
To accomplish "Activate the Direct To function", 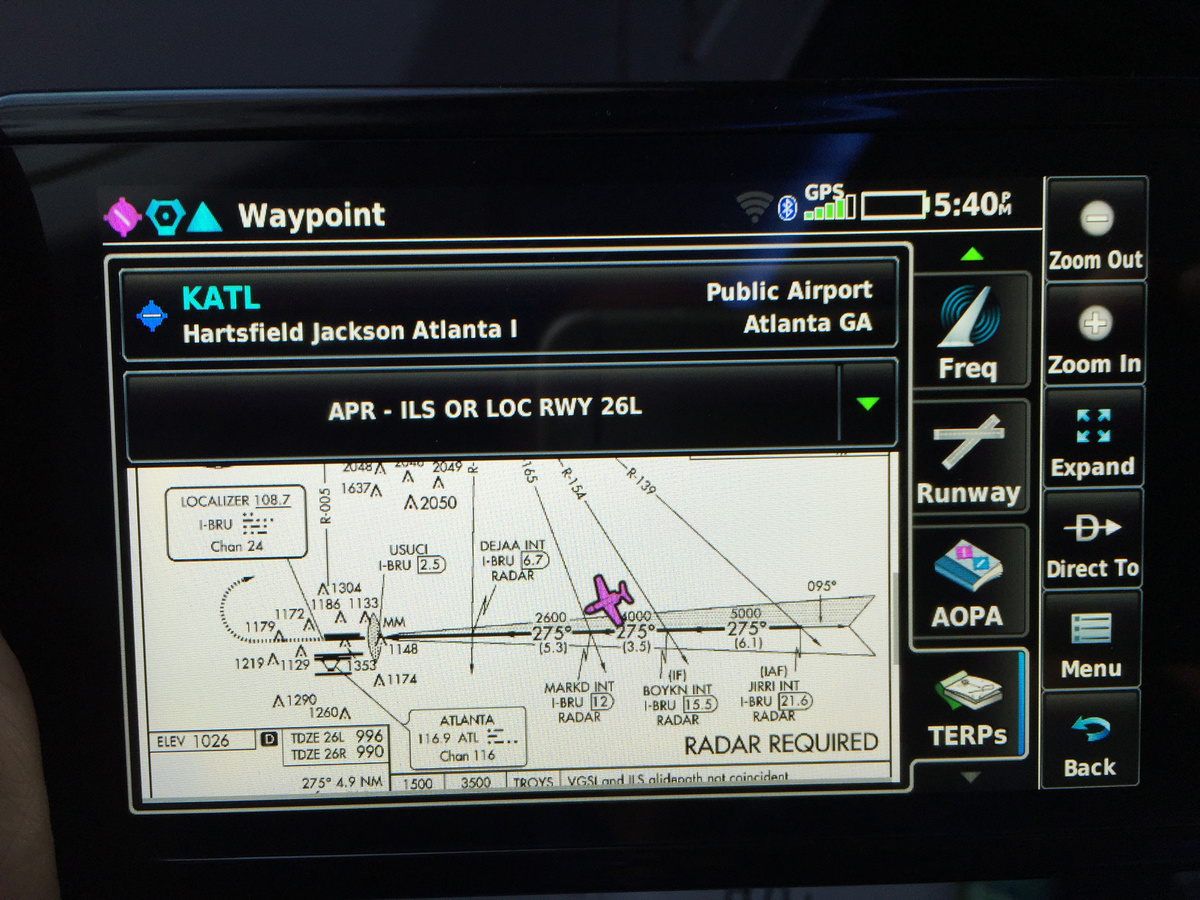I will coord(1092,541).
